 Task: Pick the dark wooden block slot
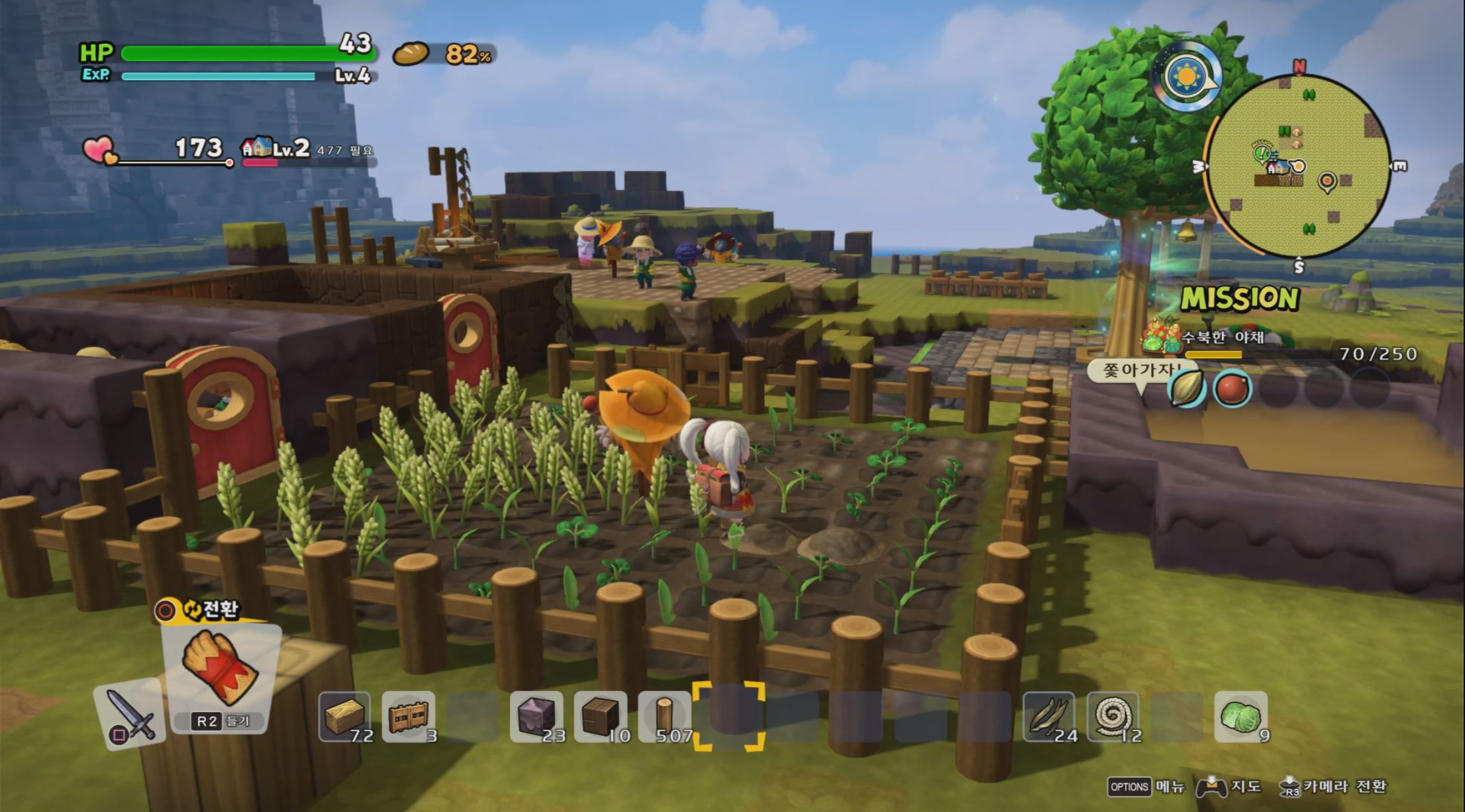[600, 717]
